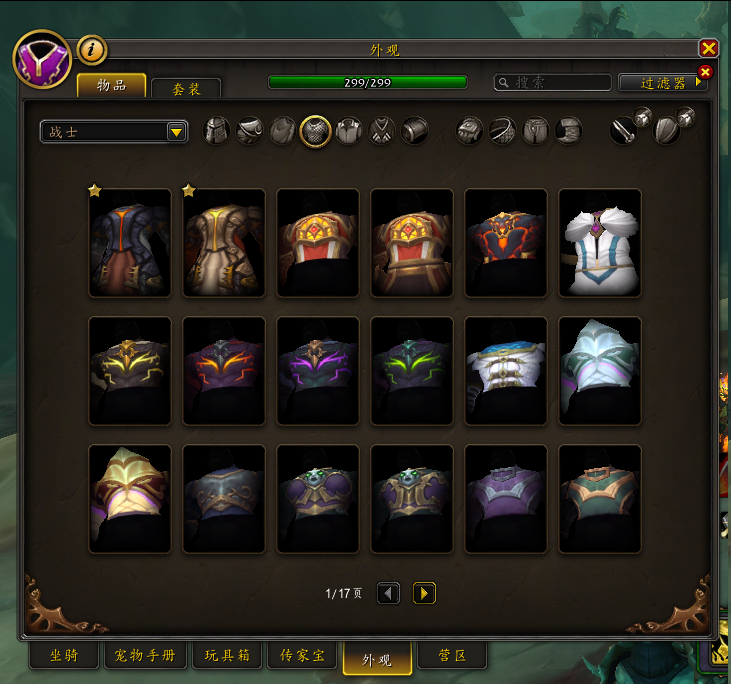Open the 坐骑 mounts tab

tap(66, 657)
